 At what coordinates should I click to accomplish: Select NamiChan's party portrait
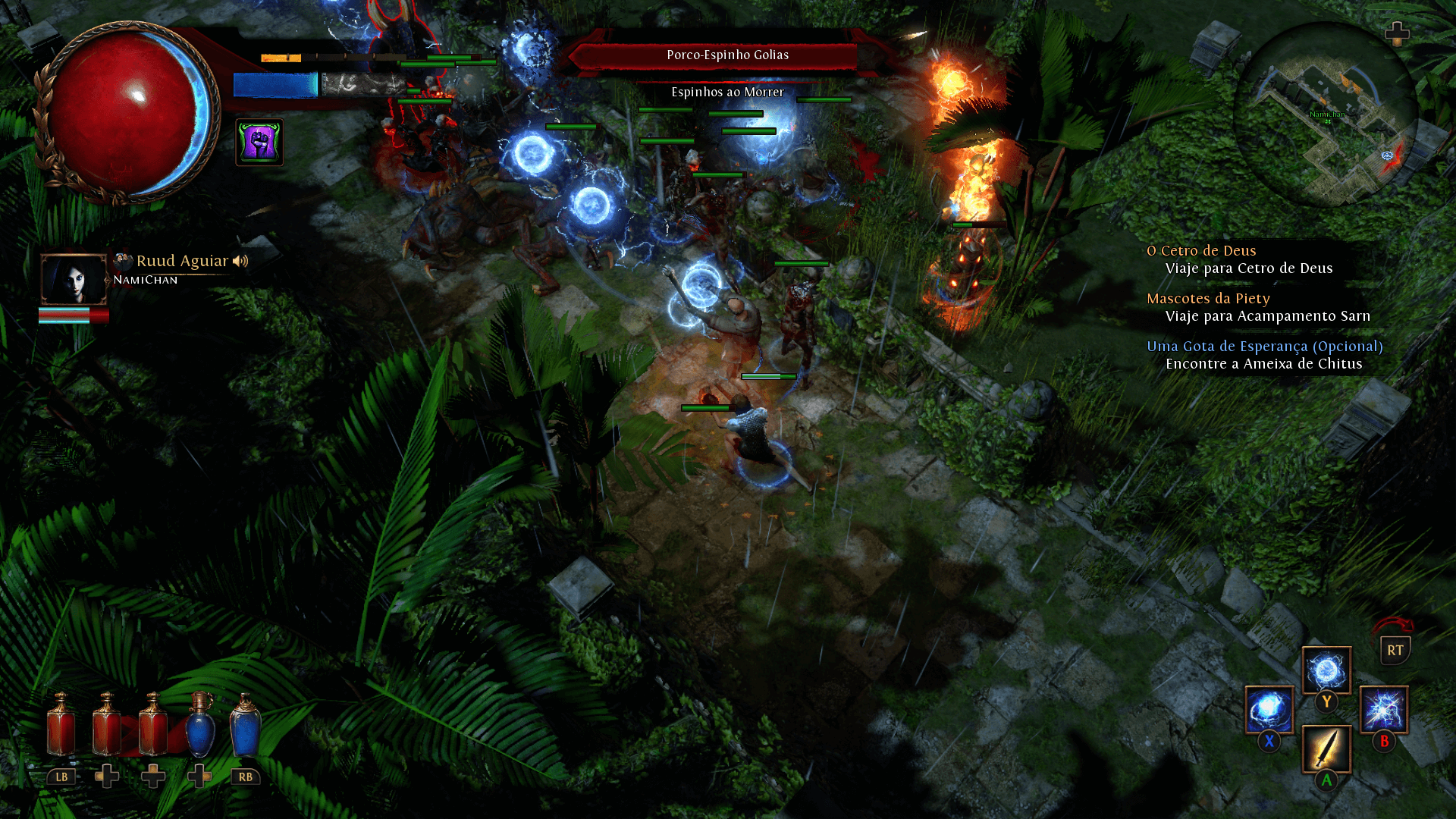pyautogui.click(x=74, y=281)
